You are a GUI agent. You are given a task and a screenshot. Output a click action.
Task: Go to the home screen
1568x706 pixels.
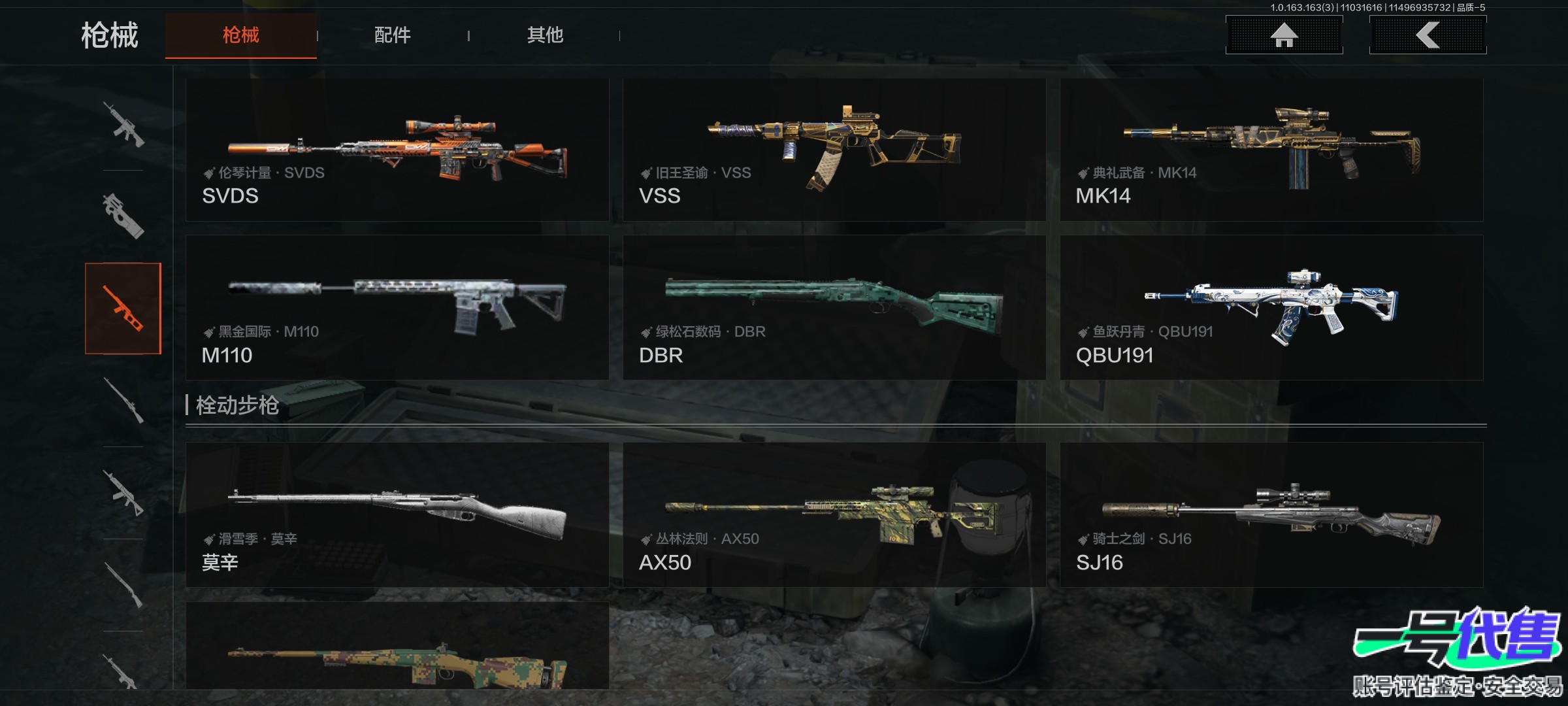click(x=1284, y=35)
